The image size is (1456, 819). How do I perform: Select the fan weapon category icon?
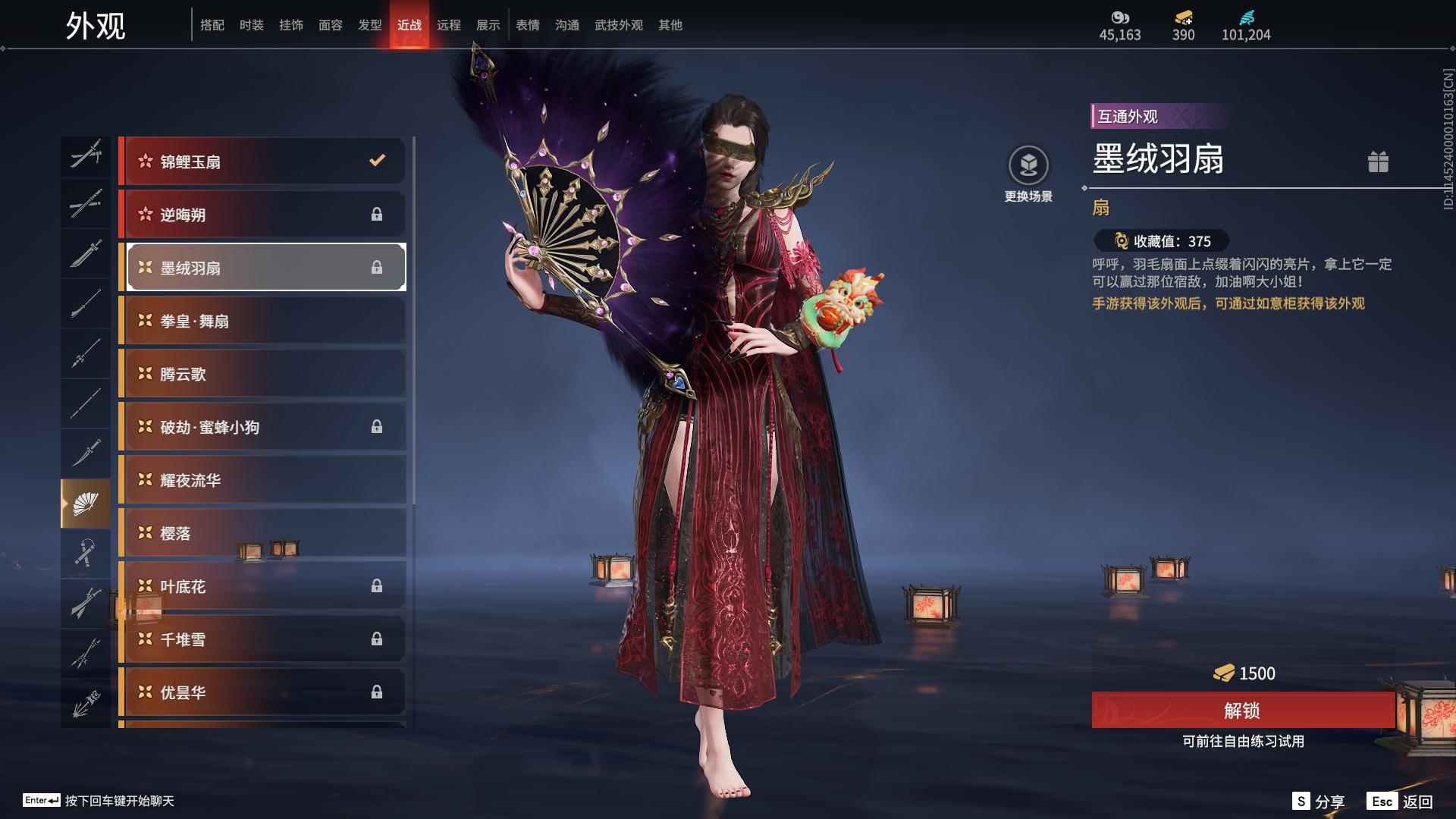pos(86,502)
